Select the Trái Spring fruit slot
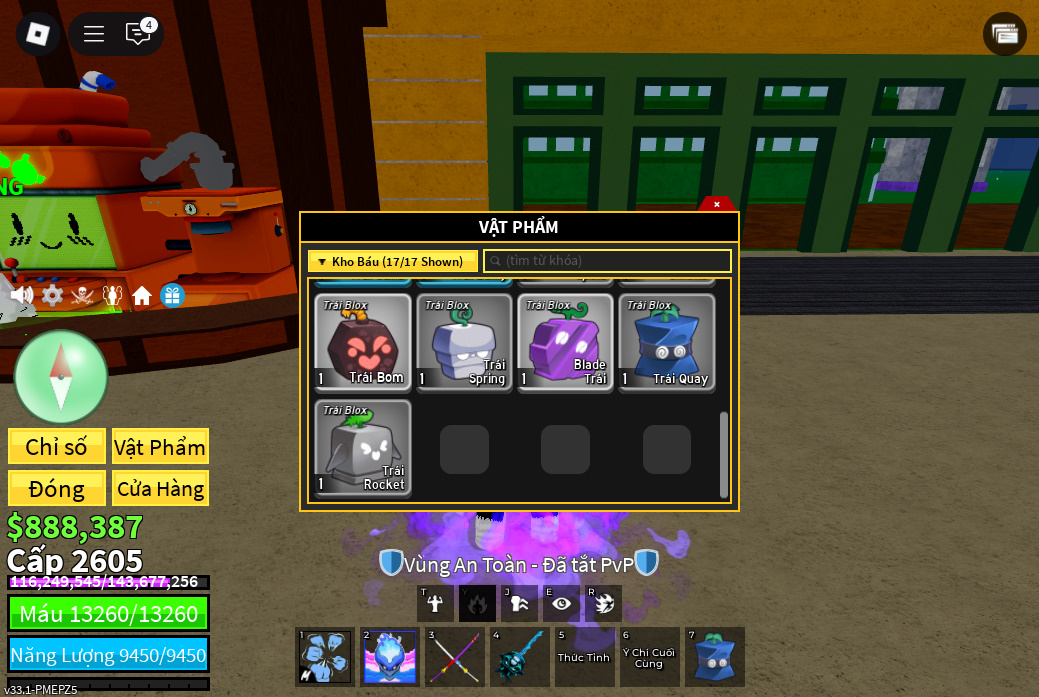Screen dimensions: 1039x697 [x=464, y=342]
